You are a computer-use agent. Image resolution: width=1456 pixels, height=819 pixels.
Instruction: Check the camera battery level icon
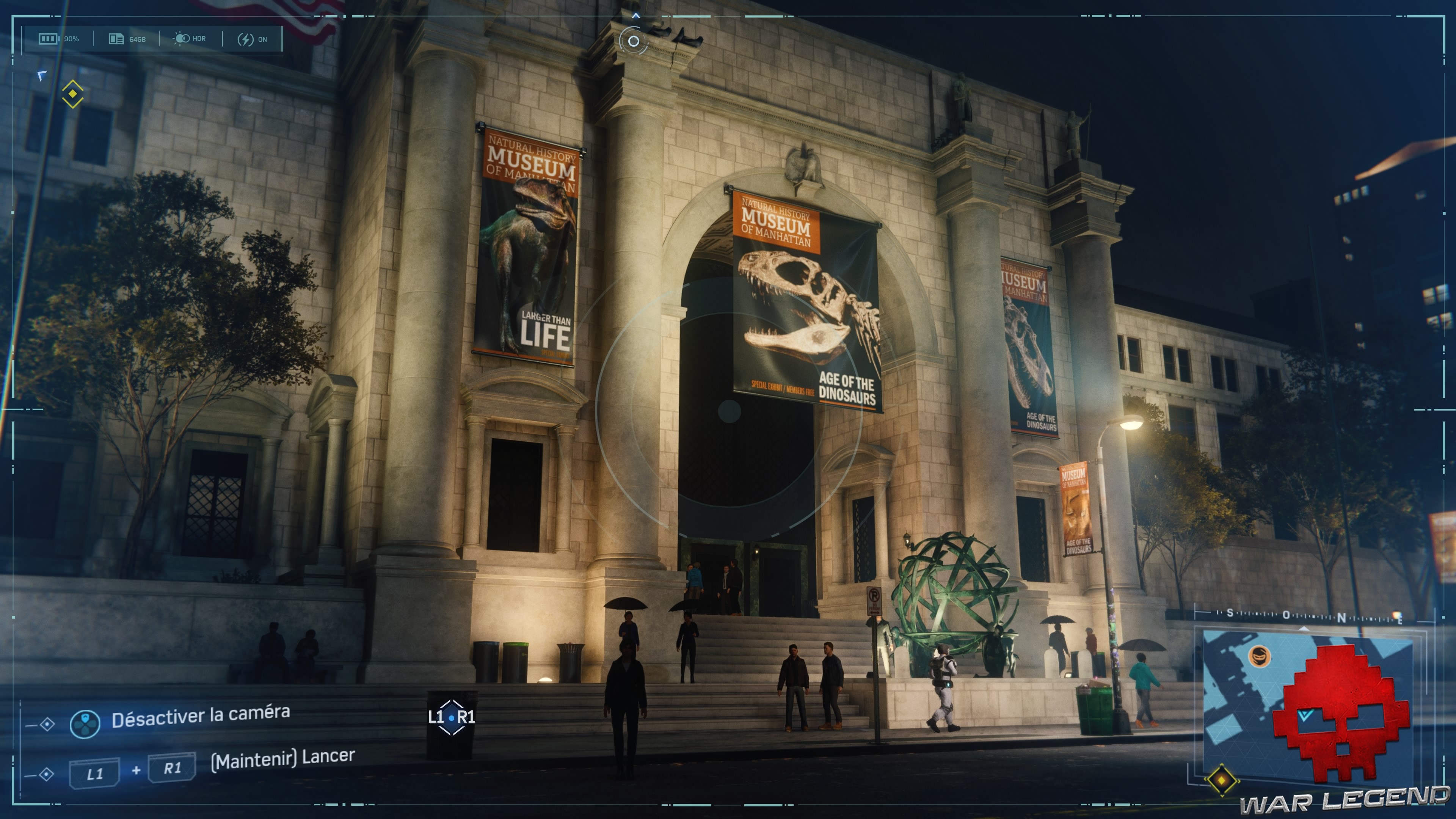tap(48, 38)
